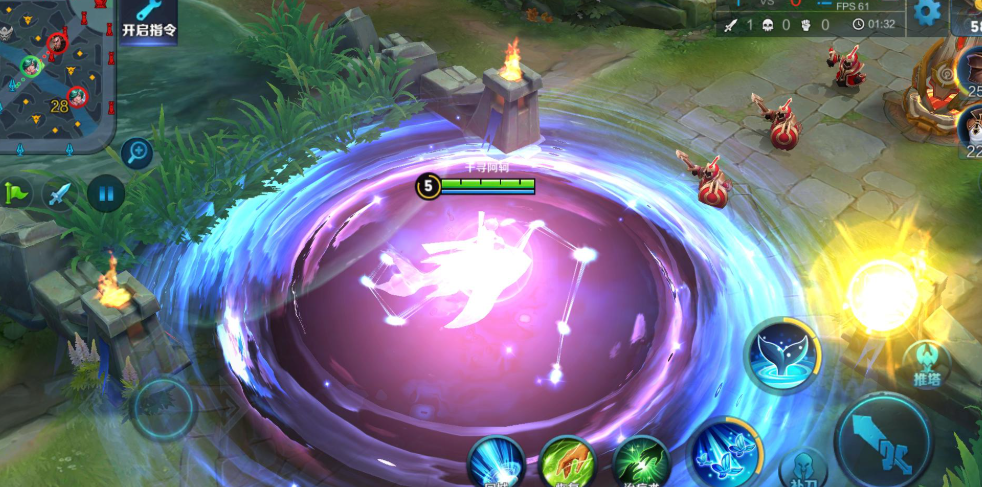Click the 开启指令 wrench button
The height and width of the screenshot is (487, 982).
click(x=149, y=19)
